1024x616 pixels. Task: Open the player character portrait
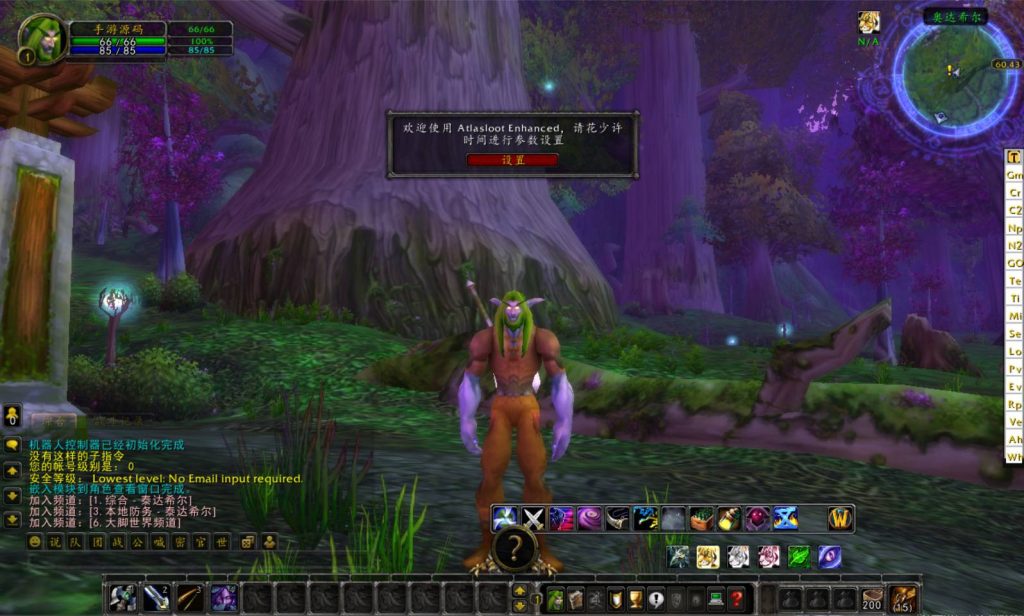43,38
